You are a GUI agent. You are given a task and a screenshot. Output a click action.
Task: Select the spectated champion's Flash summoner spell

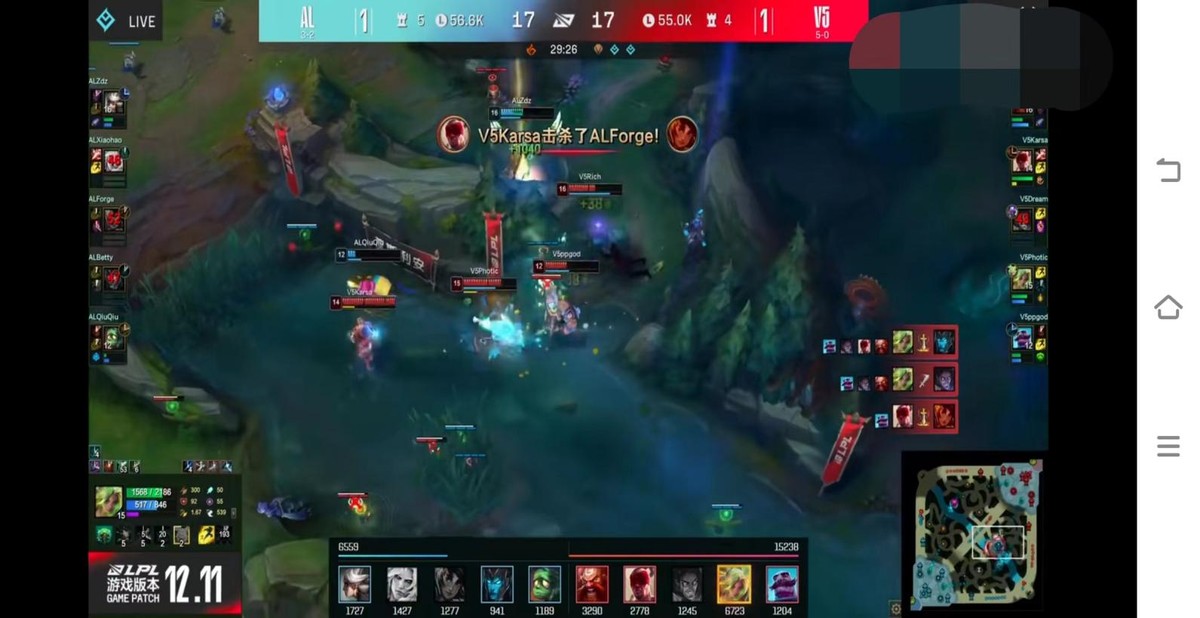[206, 535]
